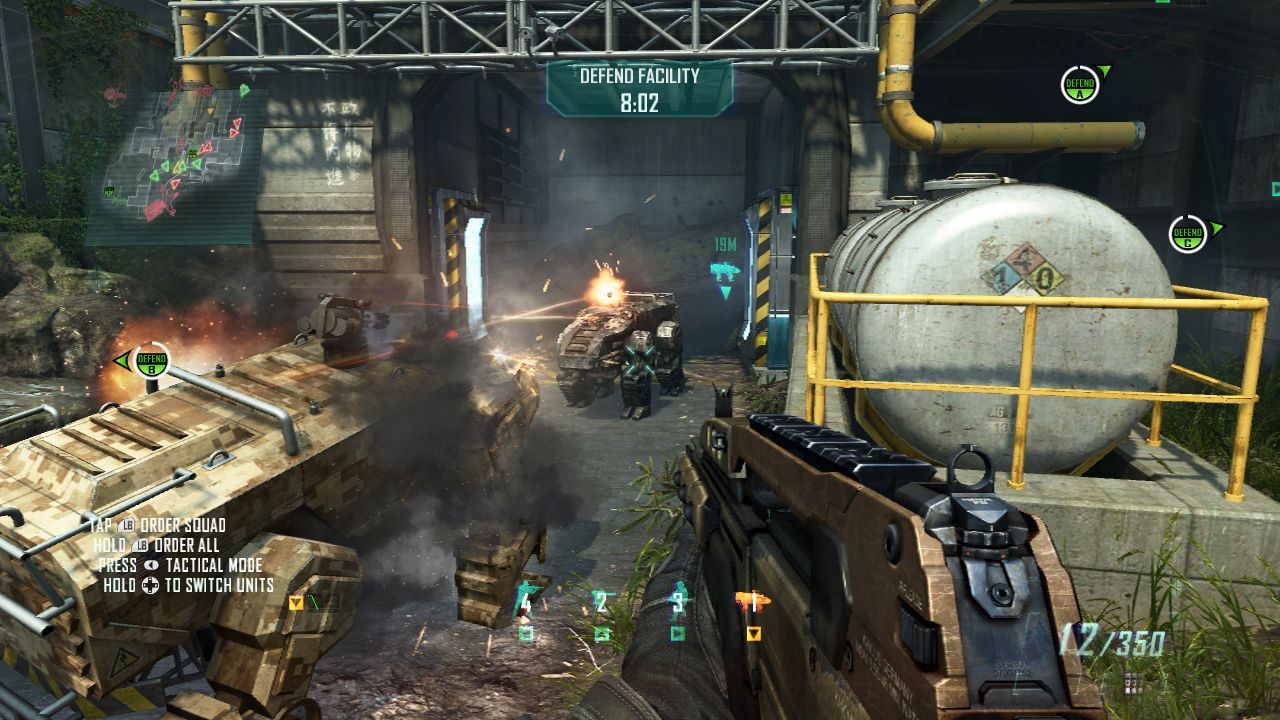Choose squad unit 3 soldier icon
Screen dimensions: 1280x720
(x=678, y=601)
